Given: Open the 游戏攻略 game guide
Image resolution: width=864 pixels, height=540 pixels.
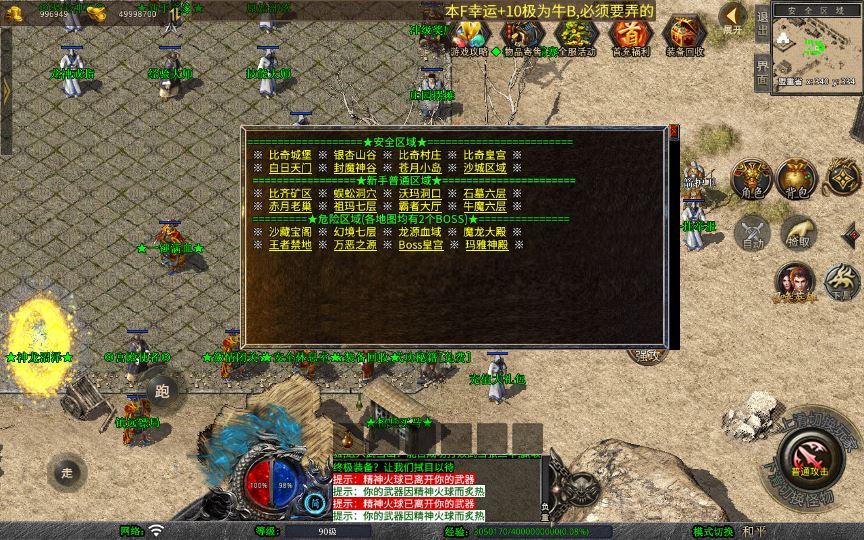Looking at the screenshot, I should coord(469,37).
